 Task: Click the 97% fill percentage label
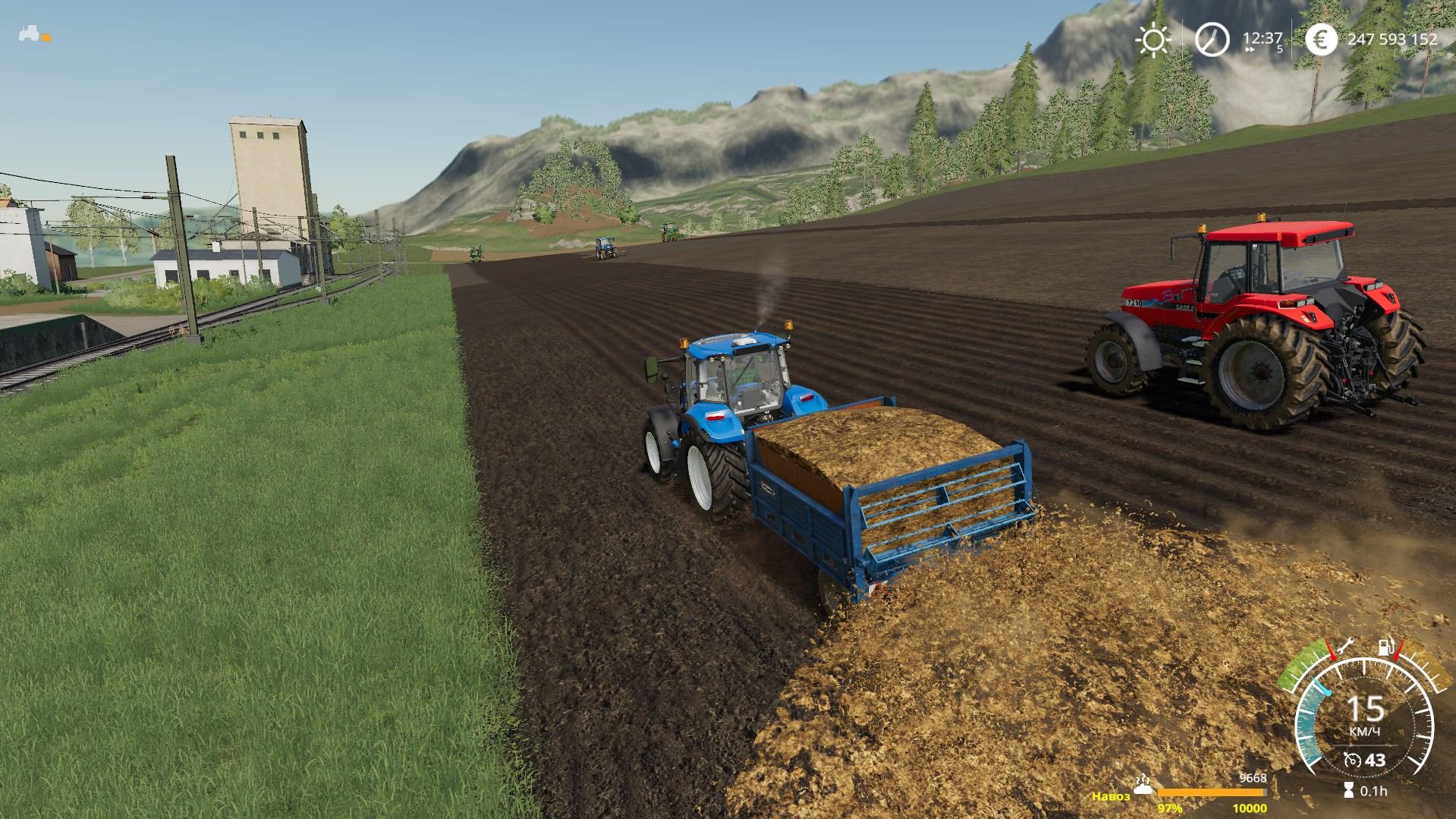[1171, 808]
